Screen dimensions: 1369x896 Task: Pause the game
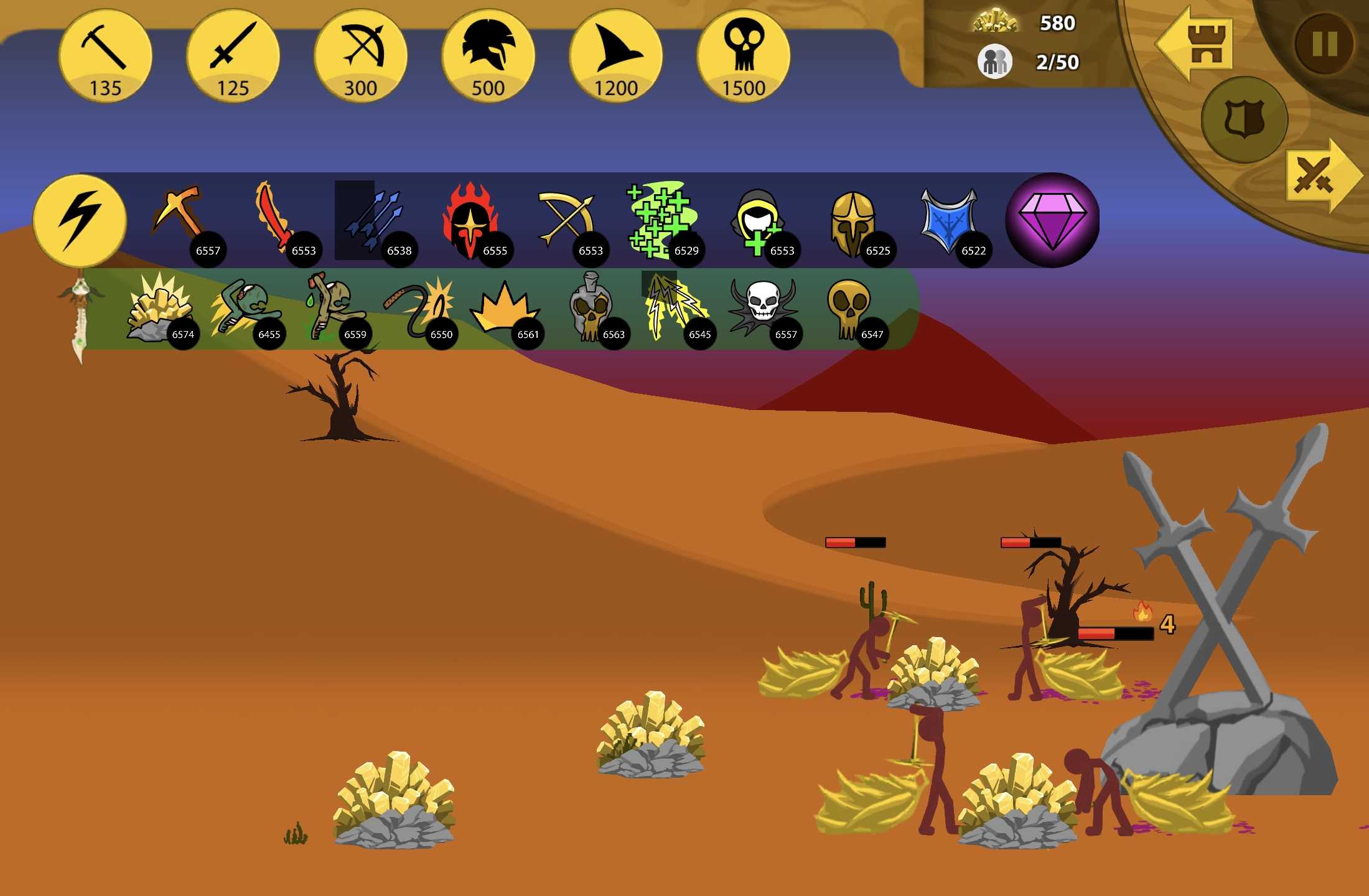(x=1325, y=44)
